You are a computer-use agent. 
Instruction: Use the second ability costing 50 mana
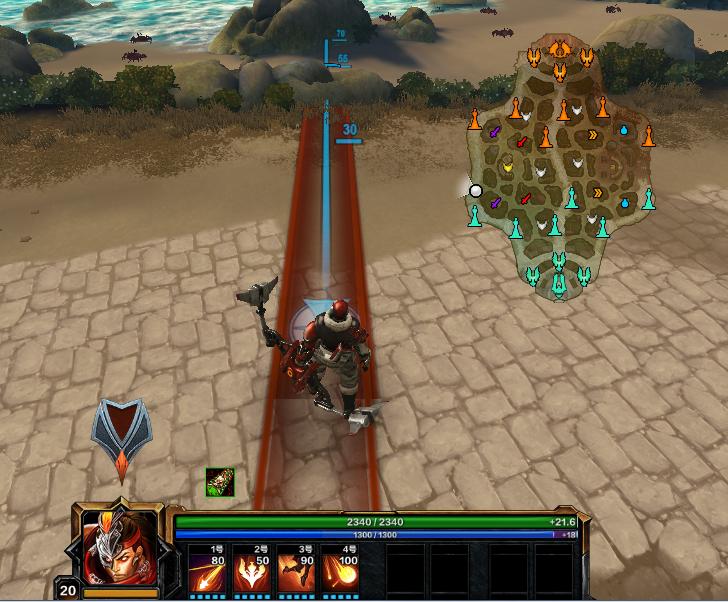coord(253,570)
